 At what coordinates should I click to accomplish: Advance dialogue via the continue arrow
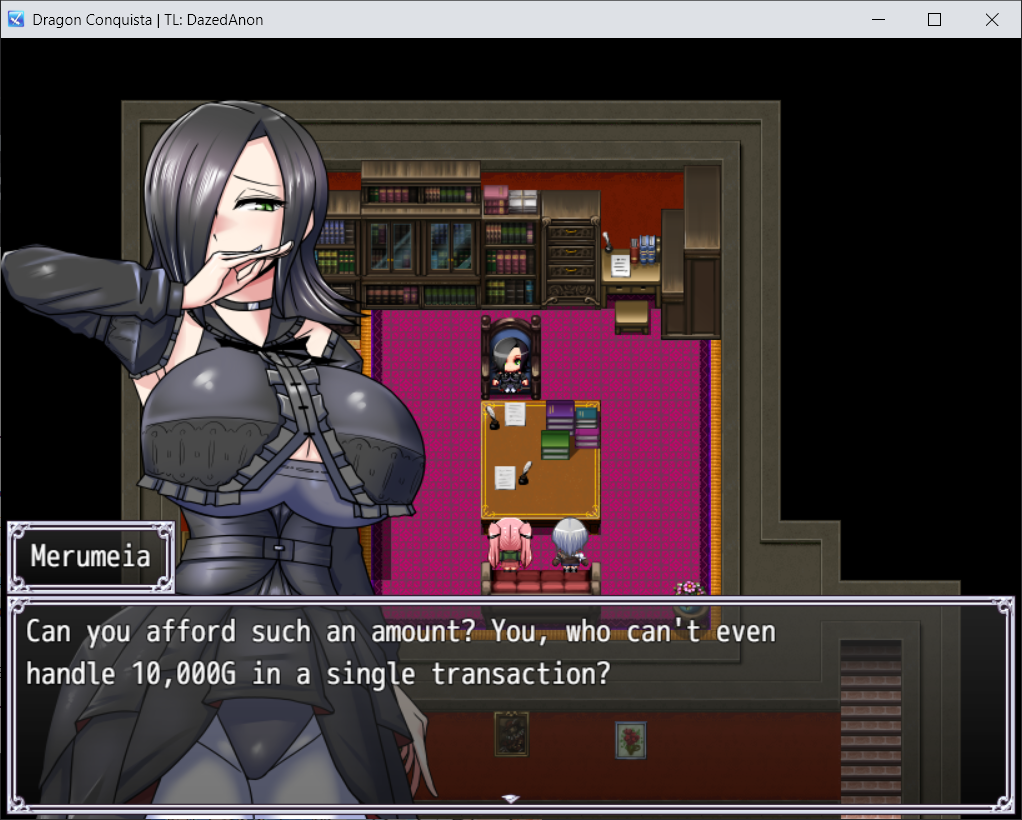tap(510, 799)
